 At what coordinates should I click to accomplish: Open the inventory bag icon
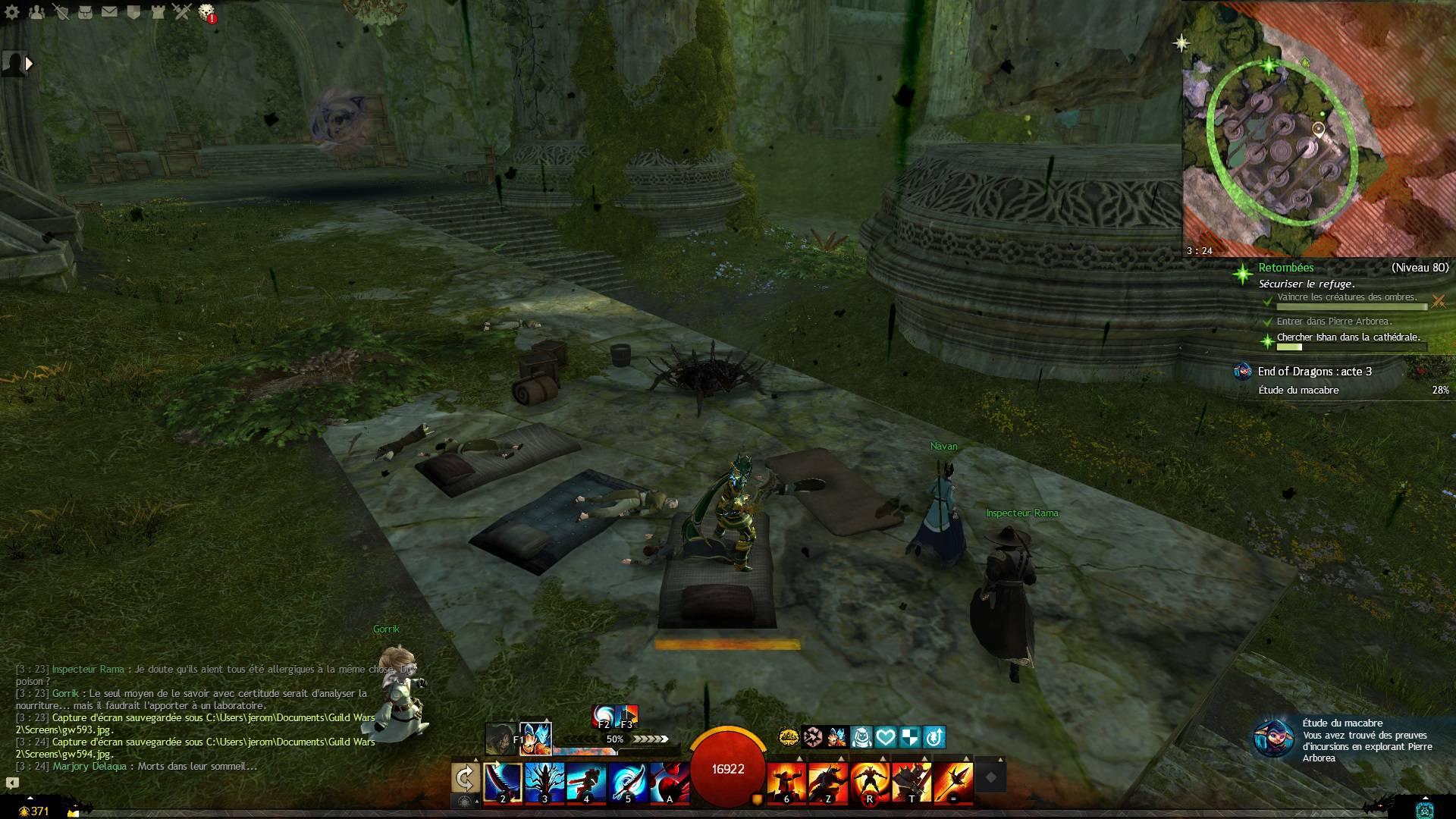(85, 12)
